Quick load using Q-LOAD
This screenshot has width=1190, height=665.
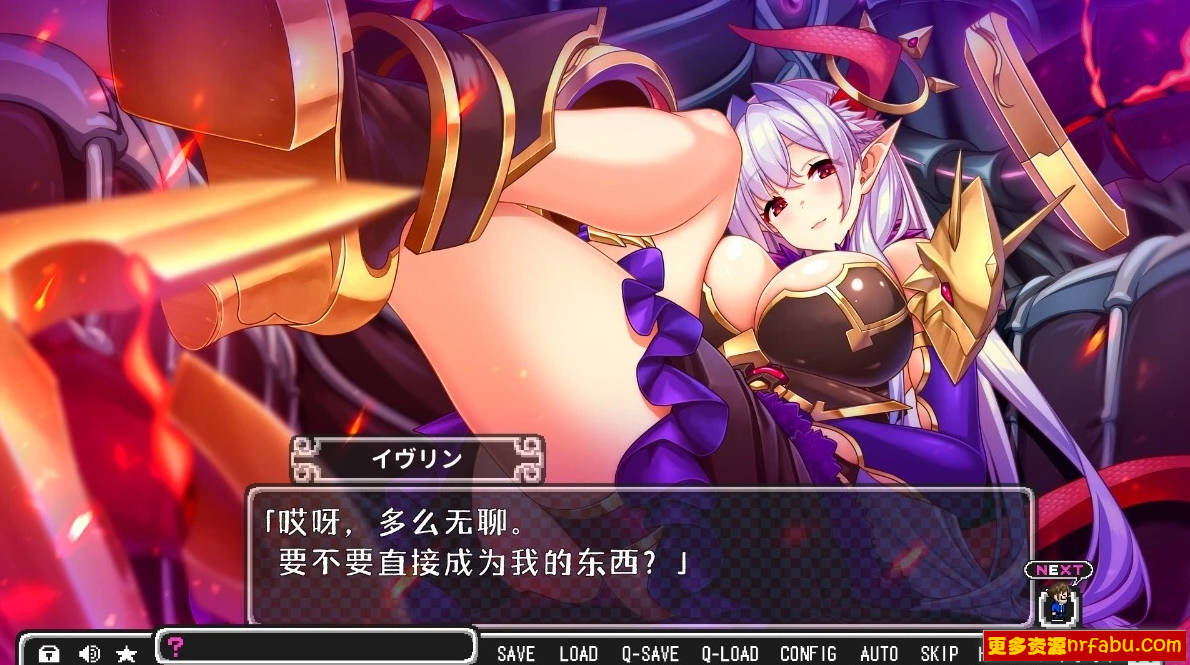tap(730, 654)
